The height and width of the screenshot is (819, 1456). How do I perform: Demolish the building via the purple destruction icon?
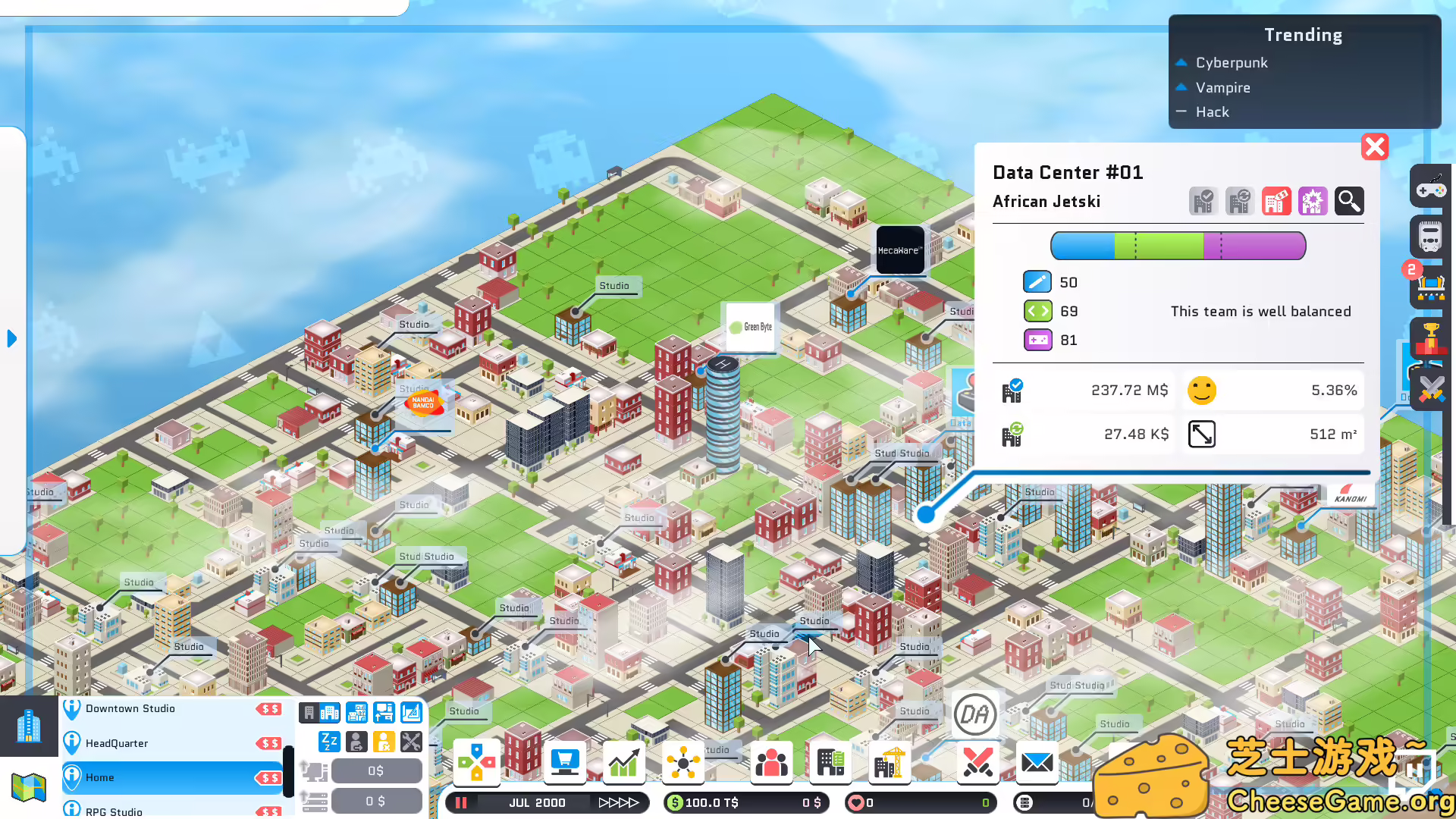click(1313, 201)
